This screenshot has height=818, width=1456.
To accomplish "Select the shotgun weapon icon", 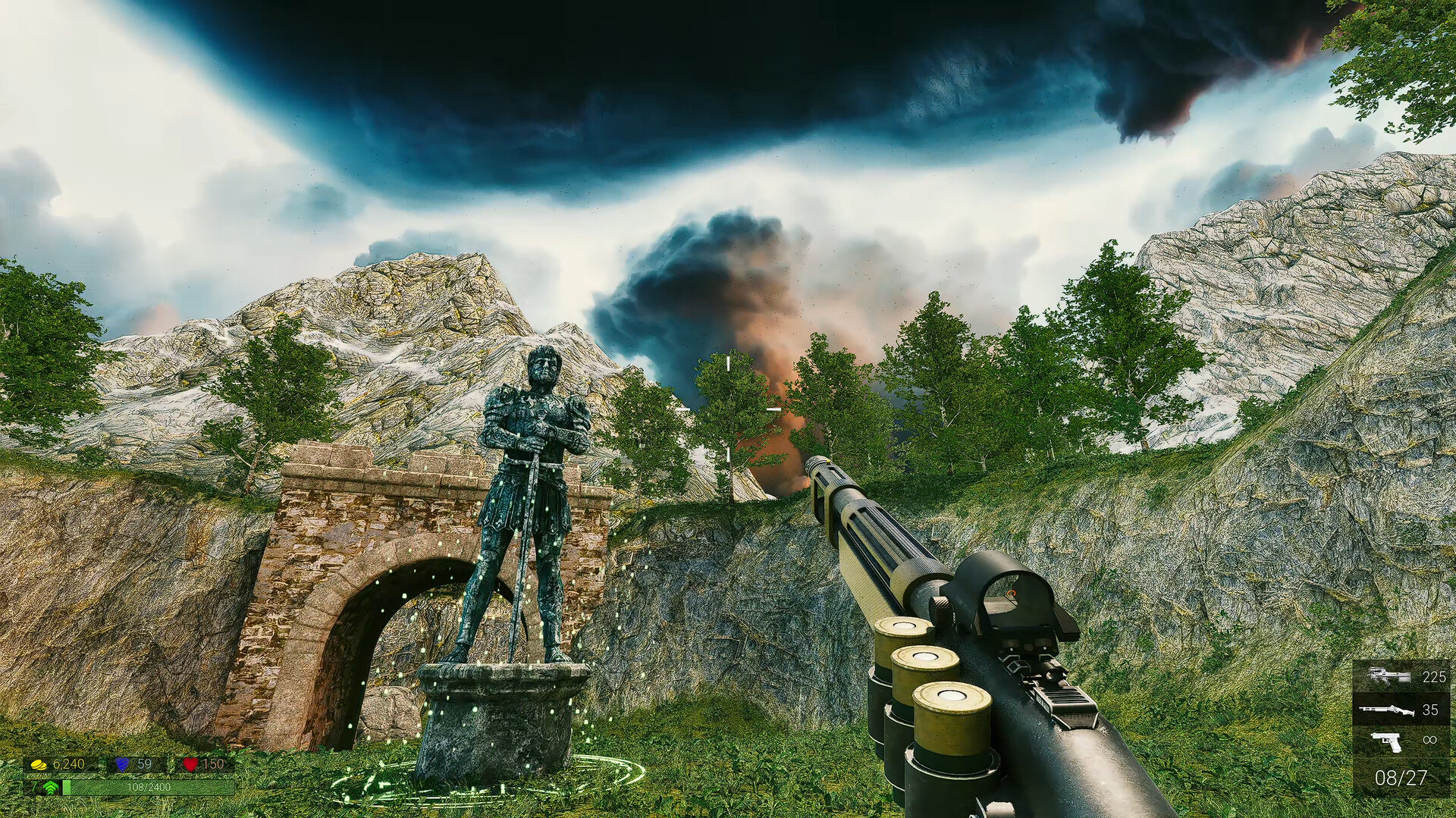I will [1387, 710].
